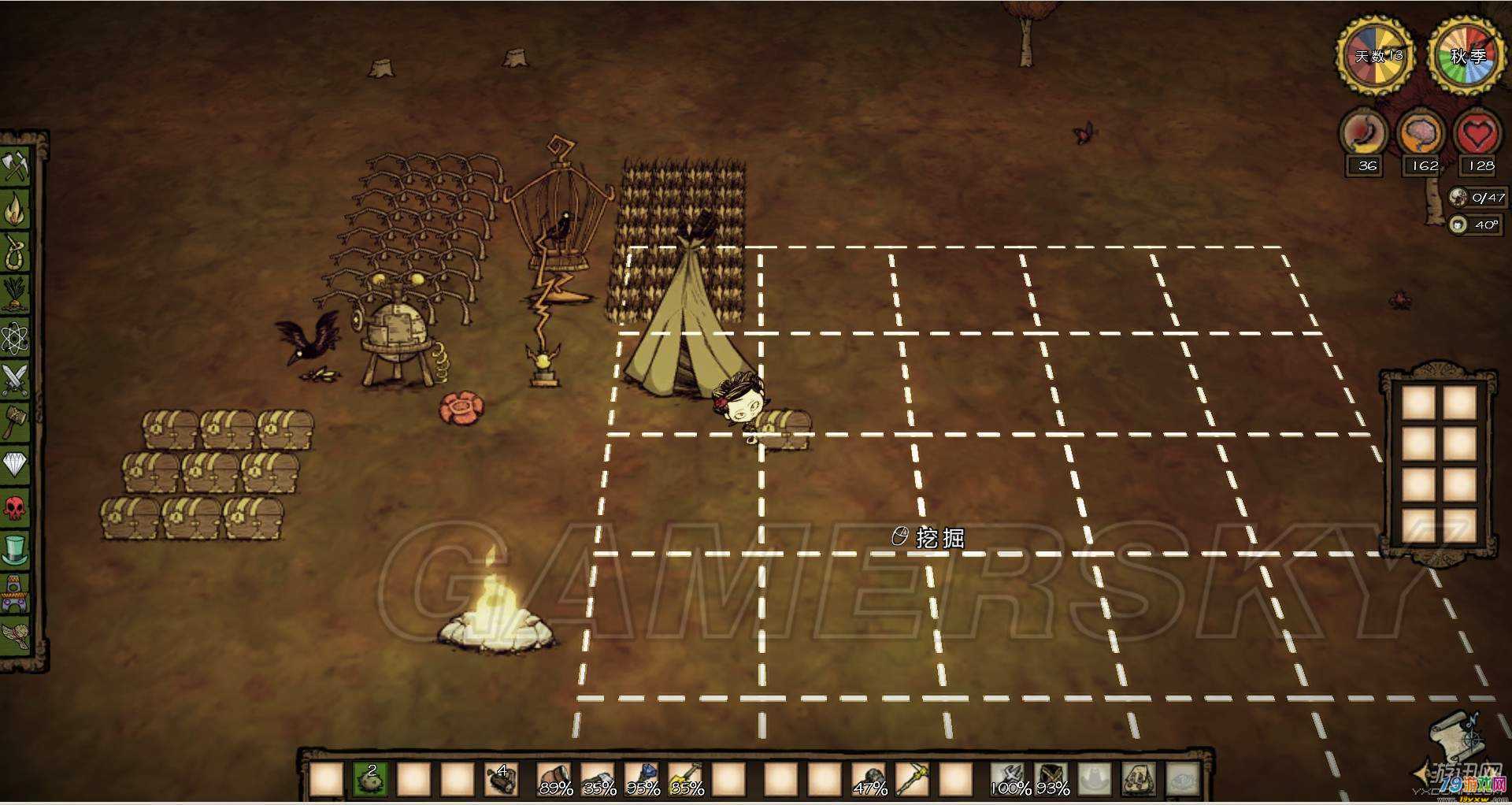Switch to the rope trap Survival tab

pos(16,252)
